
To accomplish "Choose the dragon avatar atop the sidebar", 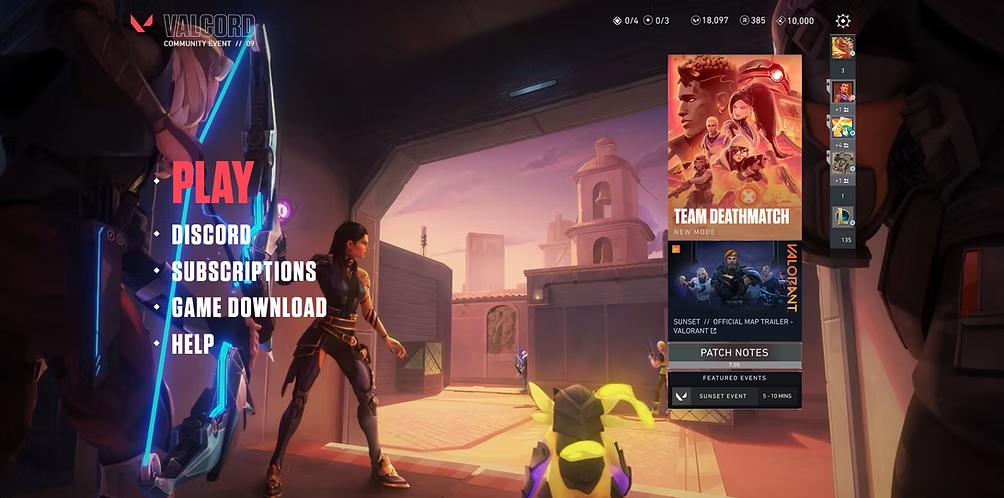I will (x=843, y=47).
